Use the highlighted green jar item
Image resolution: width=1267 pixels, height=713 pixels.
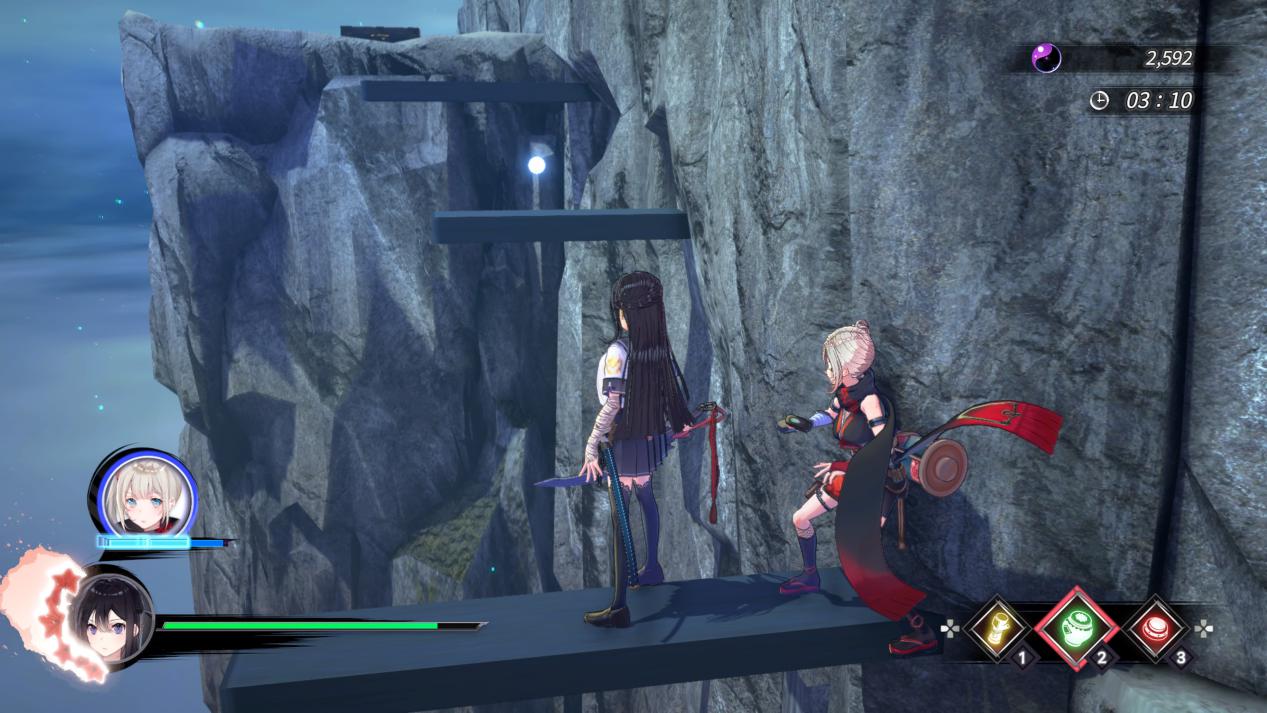click(1076, 628)
